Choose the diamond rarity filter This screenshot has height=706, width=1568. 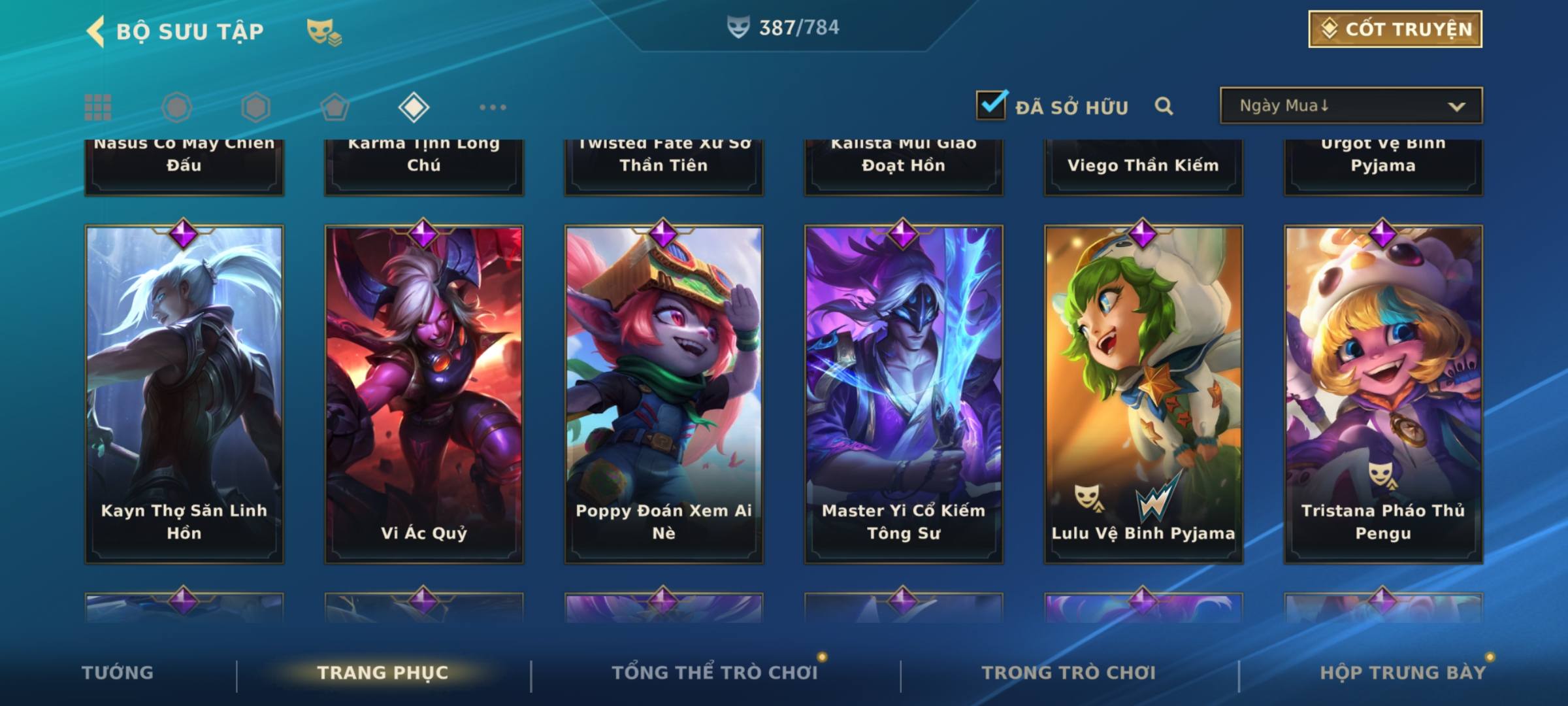point(414,107)
